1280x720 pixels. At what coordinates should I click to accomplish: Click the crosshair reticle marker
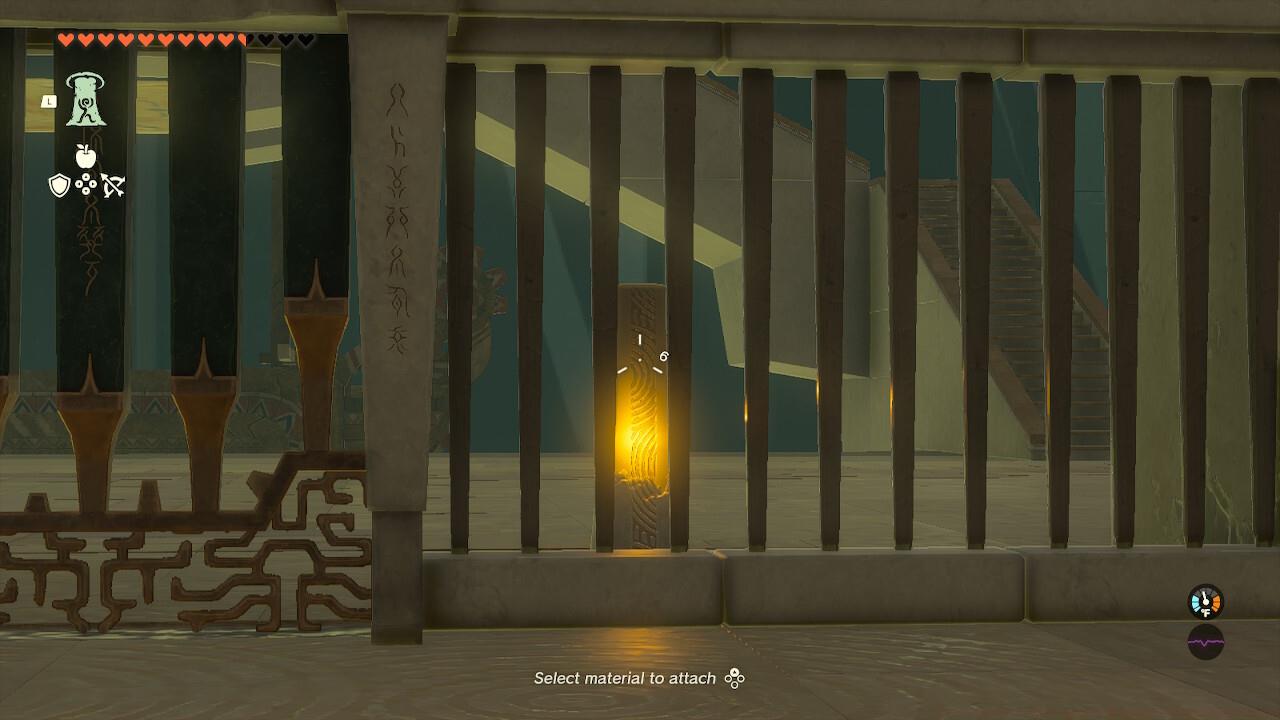coord(640,360)
